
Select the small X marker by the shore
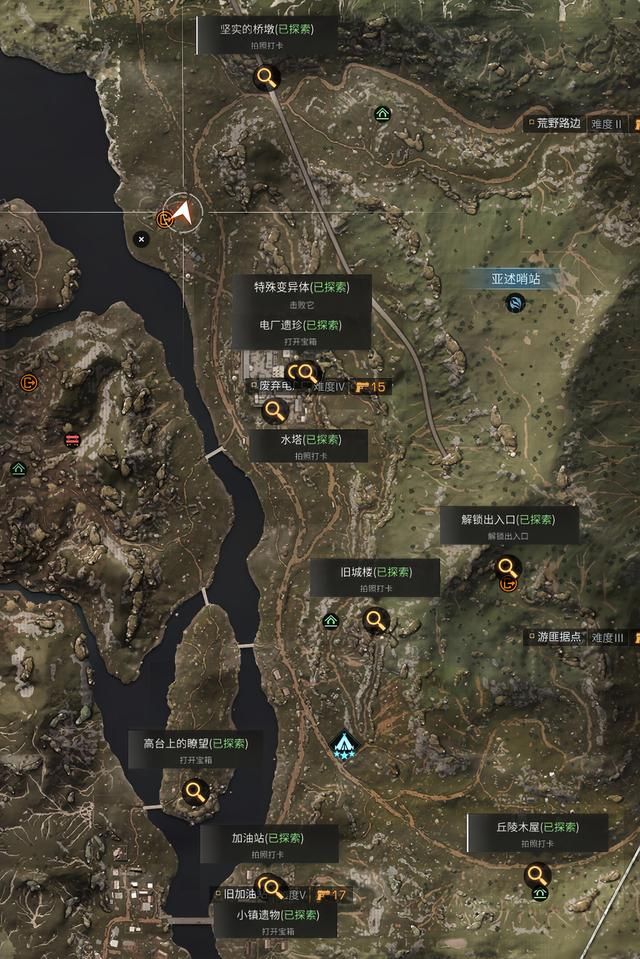coord(141,239)
